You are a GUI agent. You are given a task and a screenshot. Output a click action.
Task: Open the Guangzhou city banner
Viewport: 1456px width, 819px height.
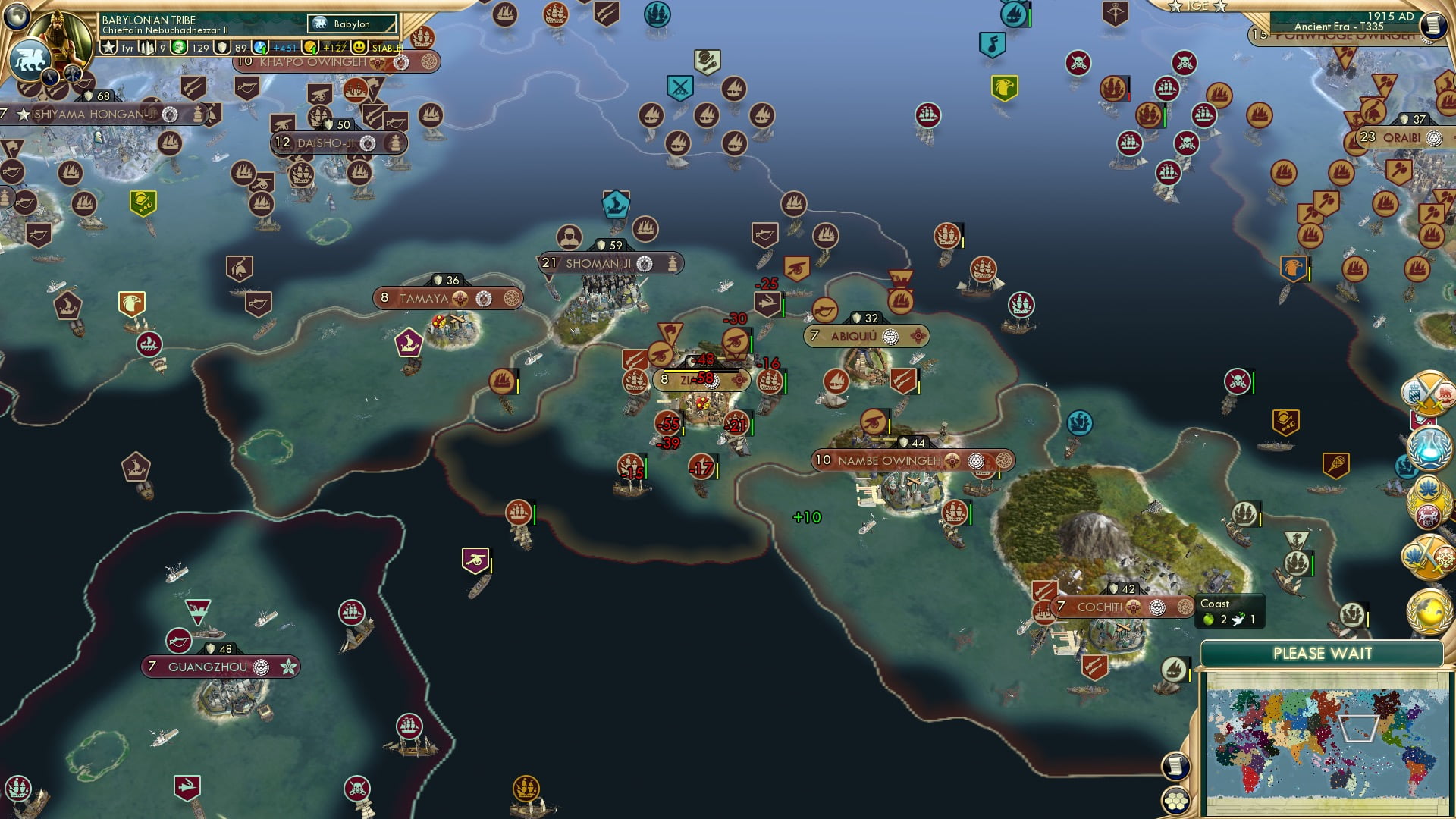click(x=208, y=667)
